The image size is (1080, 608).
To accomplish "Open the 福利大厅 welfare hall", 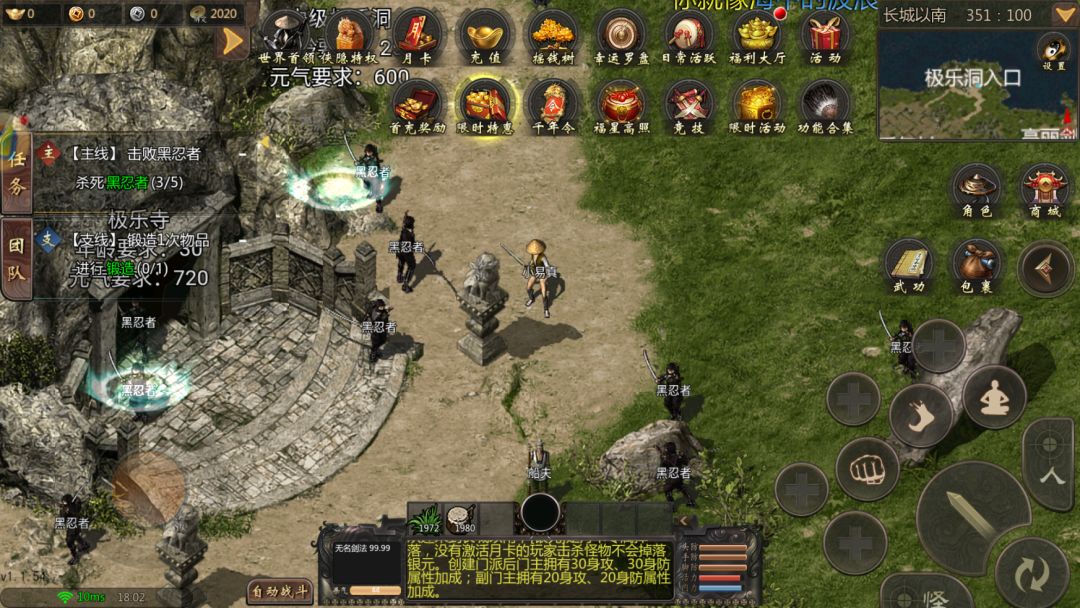I will (x=756, y=35).
